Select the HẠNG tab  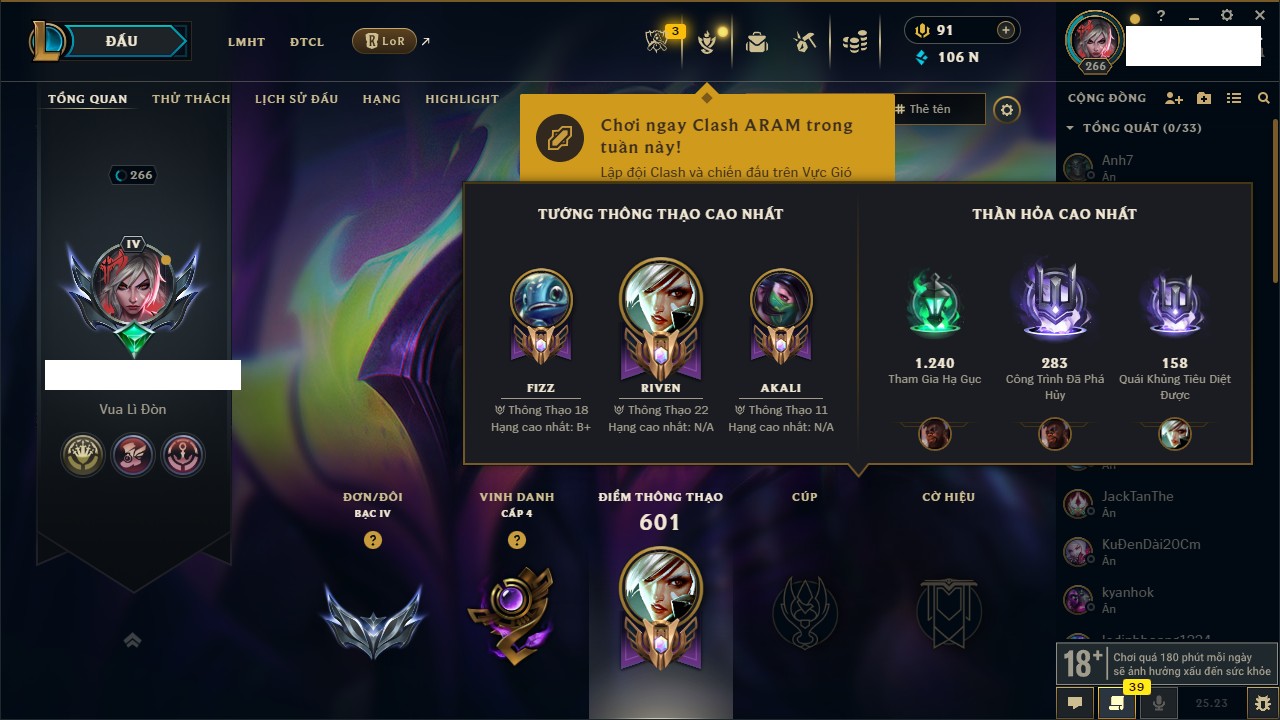pyautogui.click(x=381, y=99)
